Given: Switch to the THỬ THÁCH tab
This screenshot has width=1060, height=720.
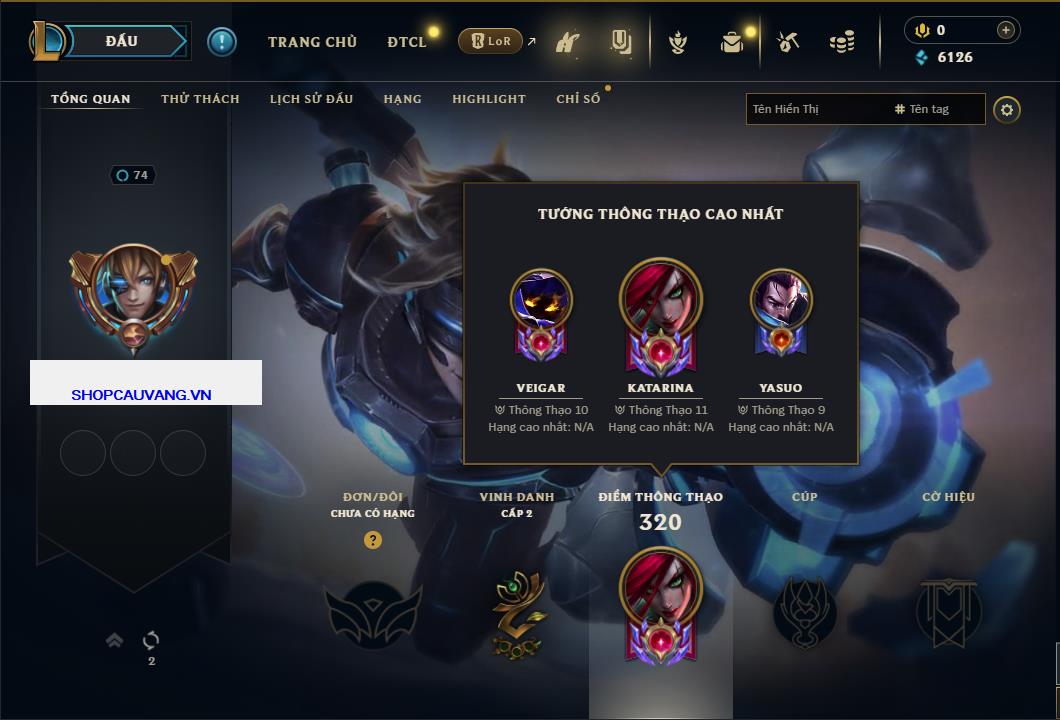Looking at the screenshot, I should pyautogui.click(x=200, y=99).
